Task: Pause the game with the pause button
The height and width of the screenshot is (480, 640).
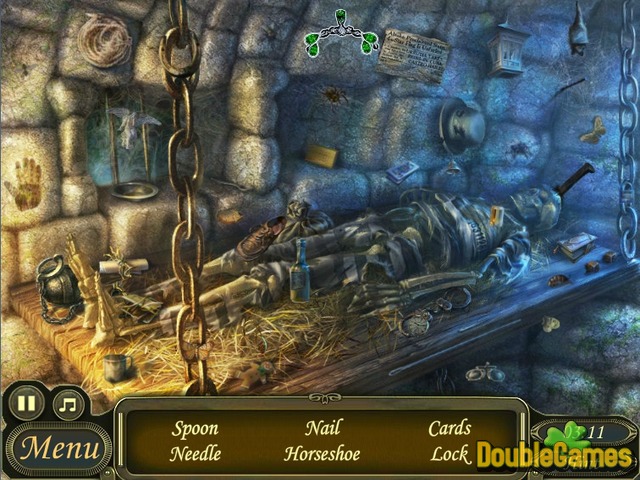Action: (27, 406)
